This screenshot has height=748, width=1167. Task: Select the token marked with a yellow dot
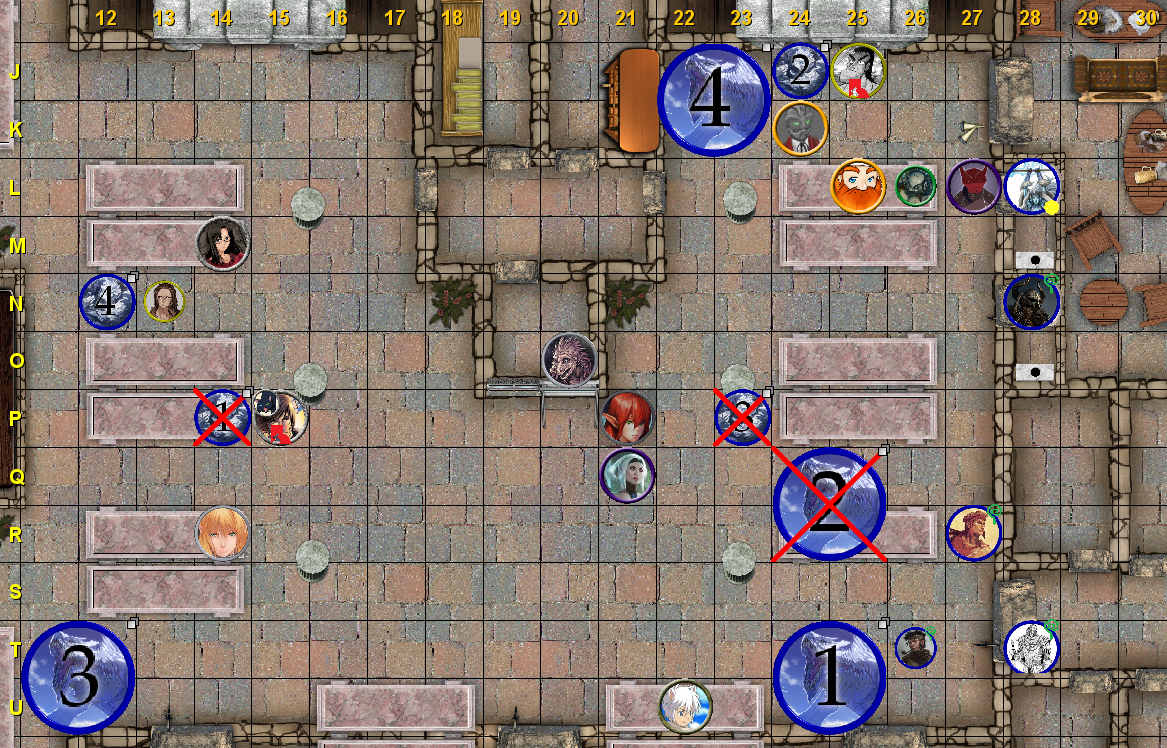(1031, 187)
